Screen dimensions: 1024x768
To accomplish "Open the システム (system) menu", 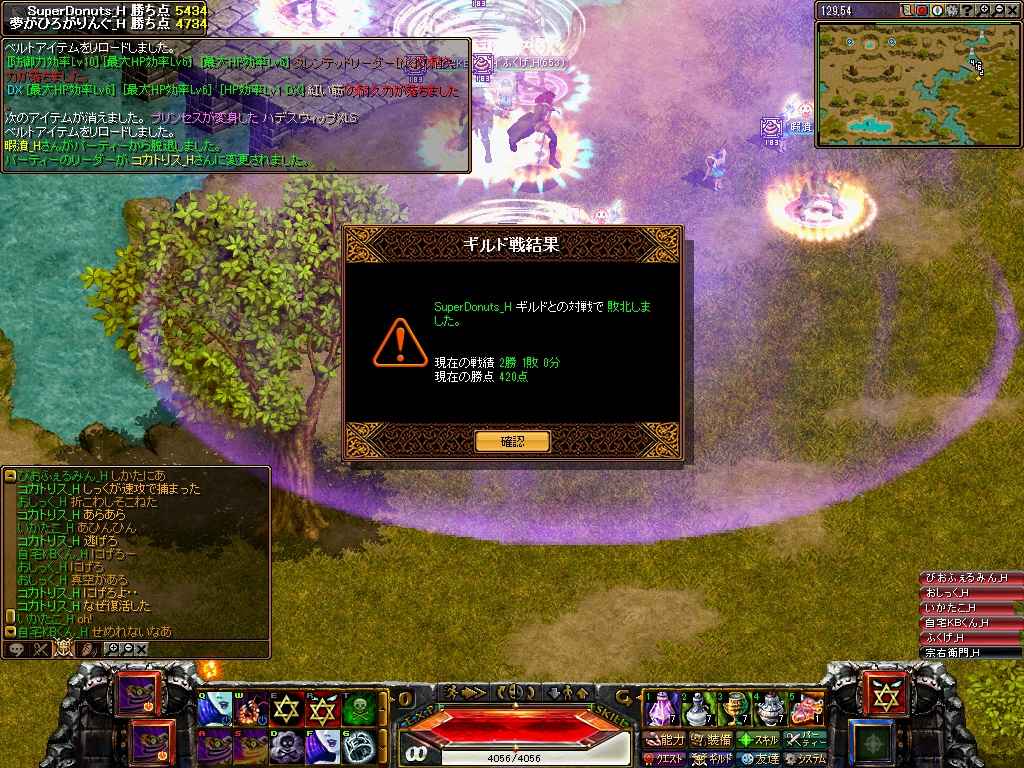I will click(x=805, y=759).
